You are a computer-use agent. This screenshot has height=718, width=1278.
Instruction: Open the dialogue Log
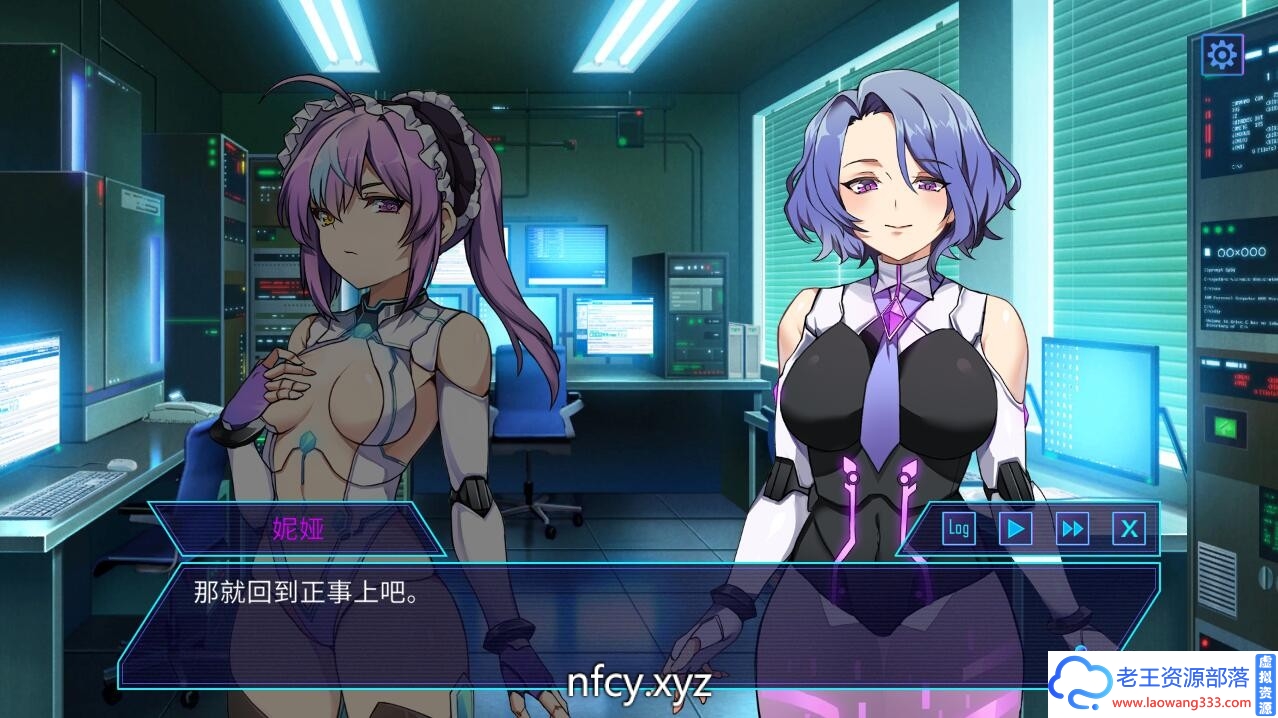[x=959, y=528]
